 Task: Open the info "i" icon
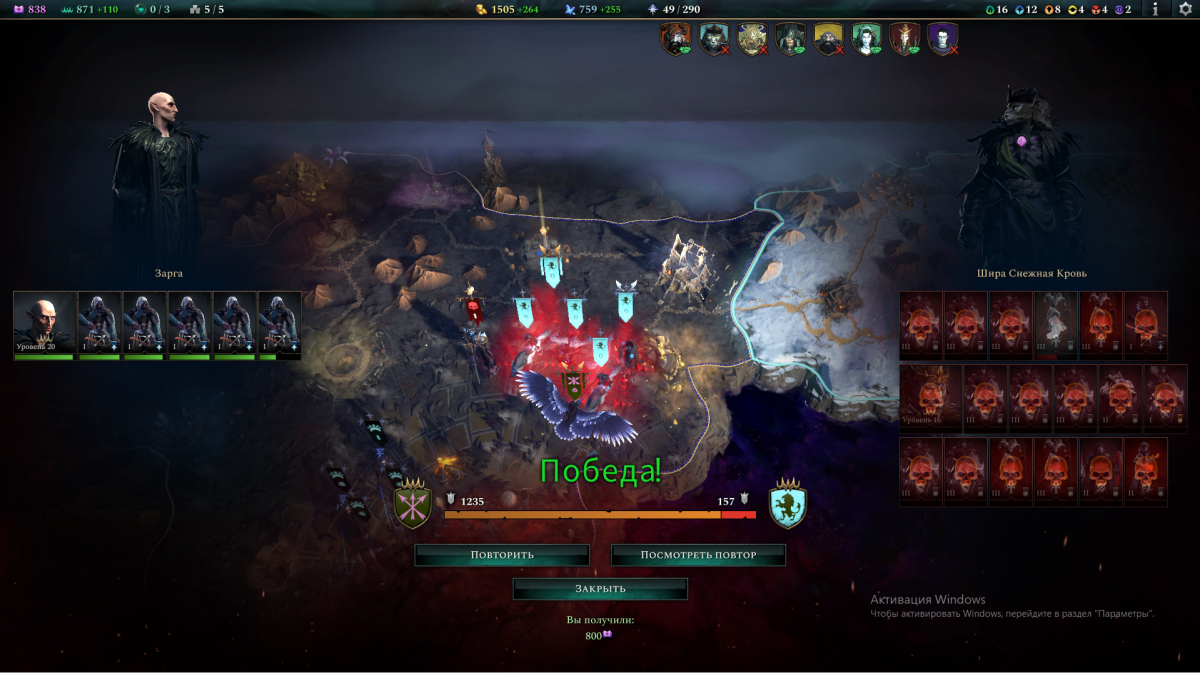1156,9
